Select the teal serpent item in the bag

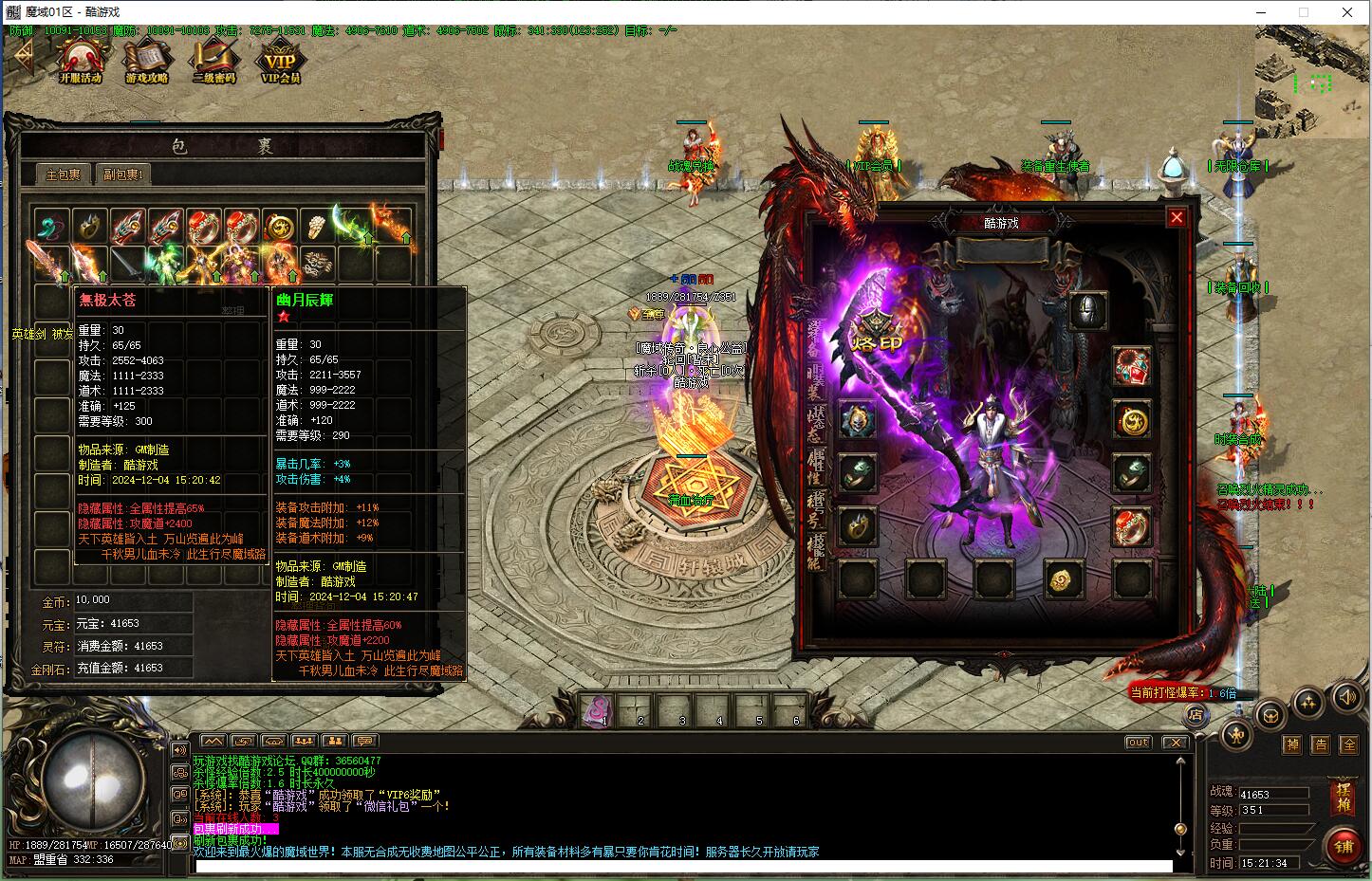click(52, 227)
